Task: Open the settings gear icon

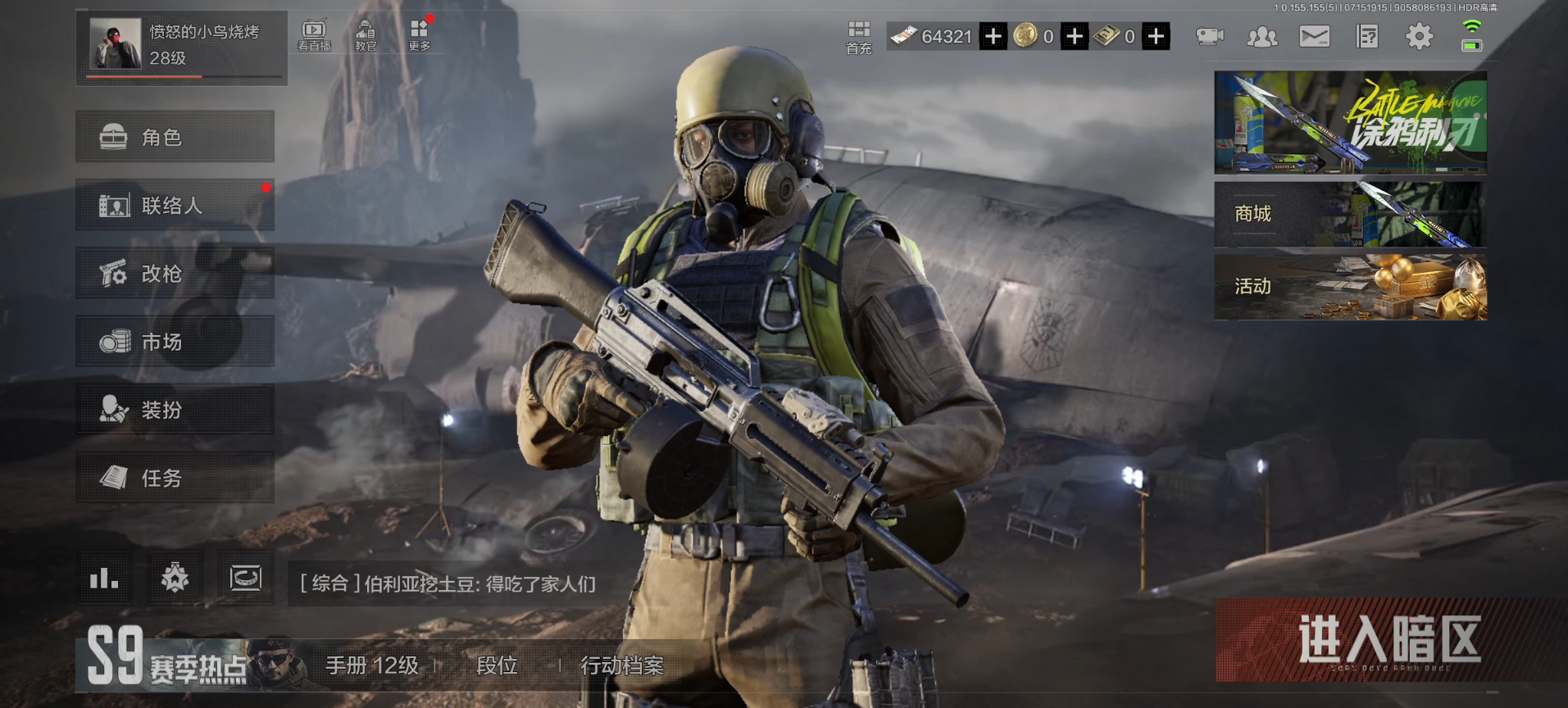Action: click(1419, 37)
